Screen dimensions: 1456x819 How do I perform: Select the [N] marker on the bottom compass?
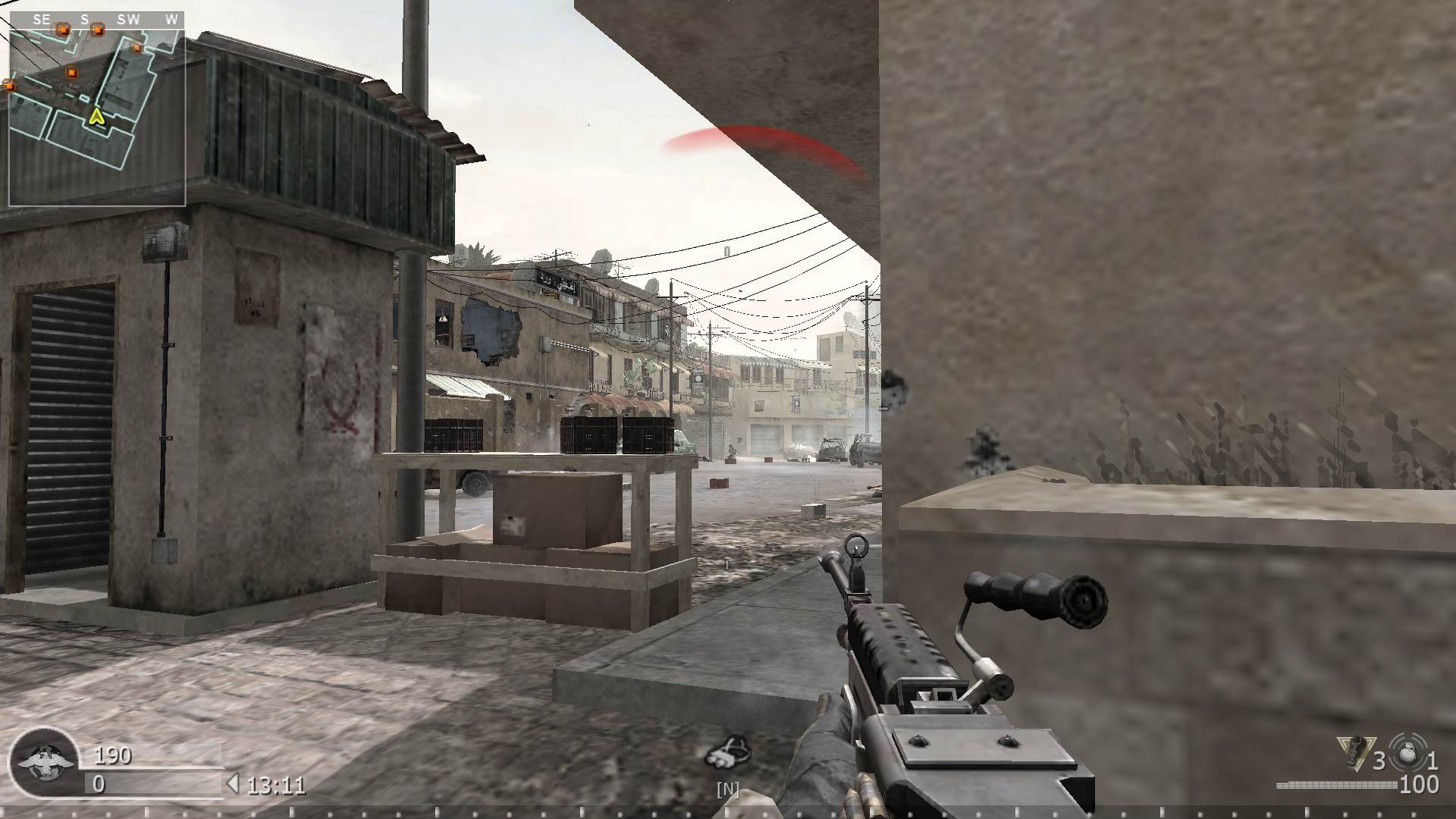pyautogui.click(x=728, y=790)
